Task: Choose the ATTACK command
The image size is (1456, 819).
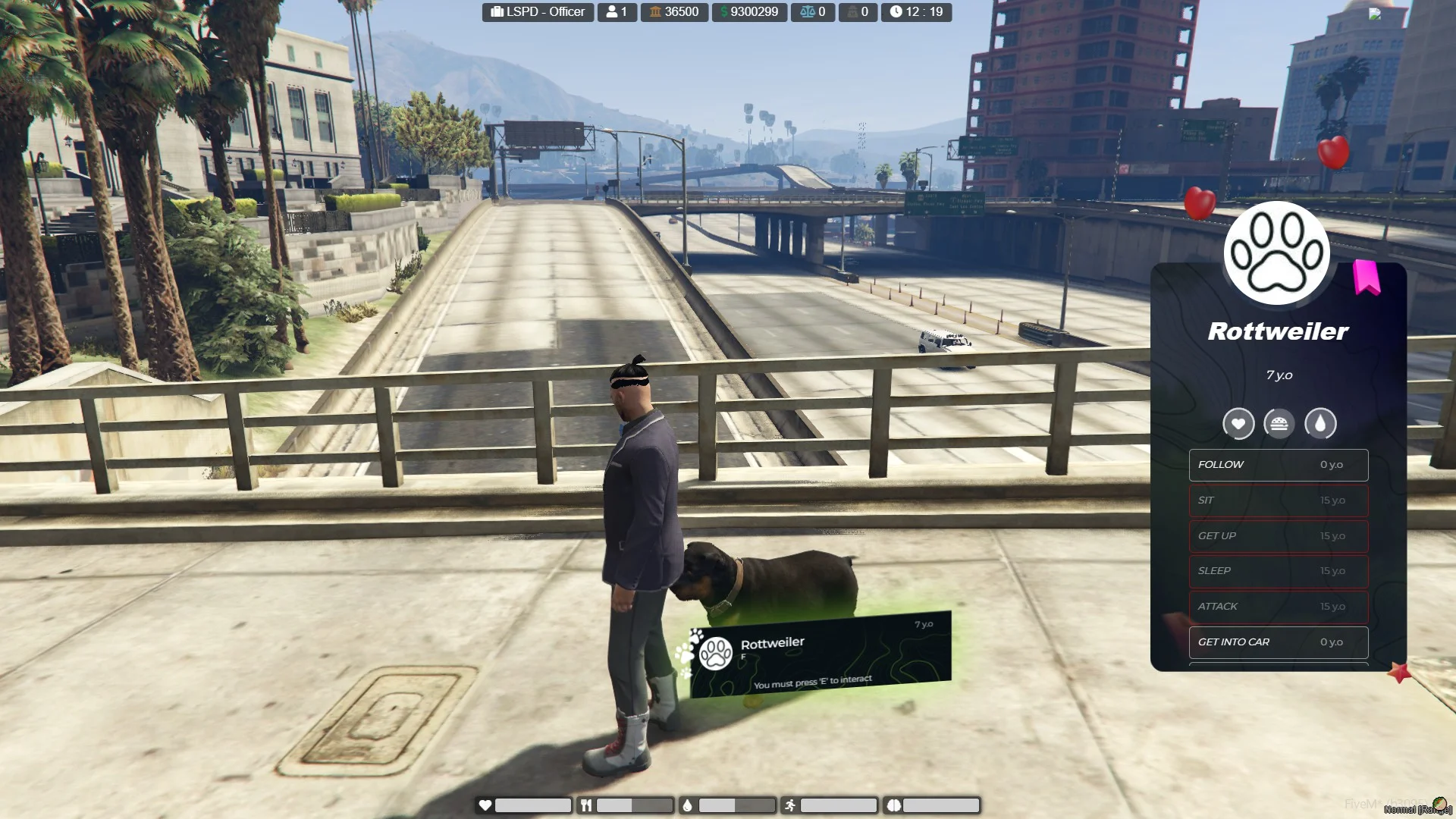Action: tap(1278, 607)
